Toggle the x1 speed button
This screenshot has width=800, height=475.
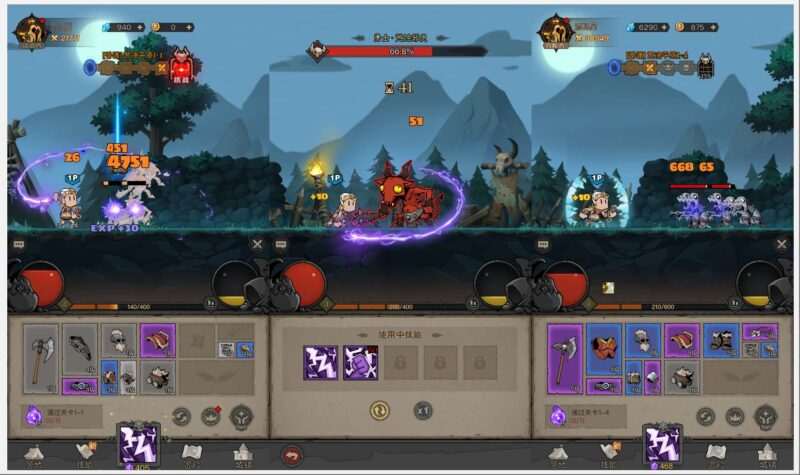point(423,410)
